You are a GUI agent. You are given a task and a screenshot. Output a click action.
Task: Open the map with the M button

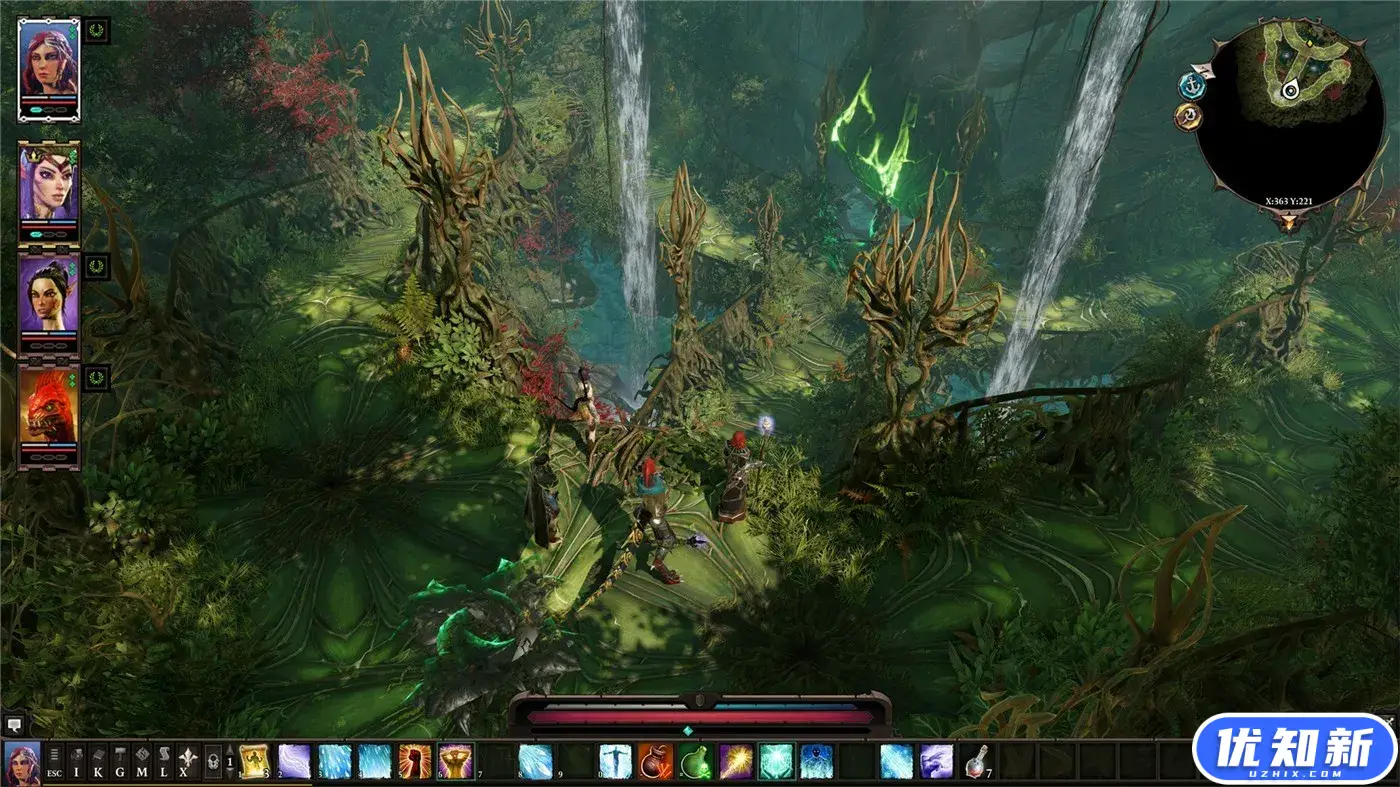click(x=142, y=762)
